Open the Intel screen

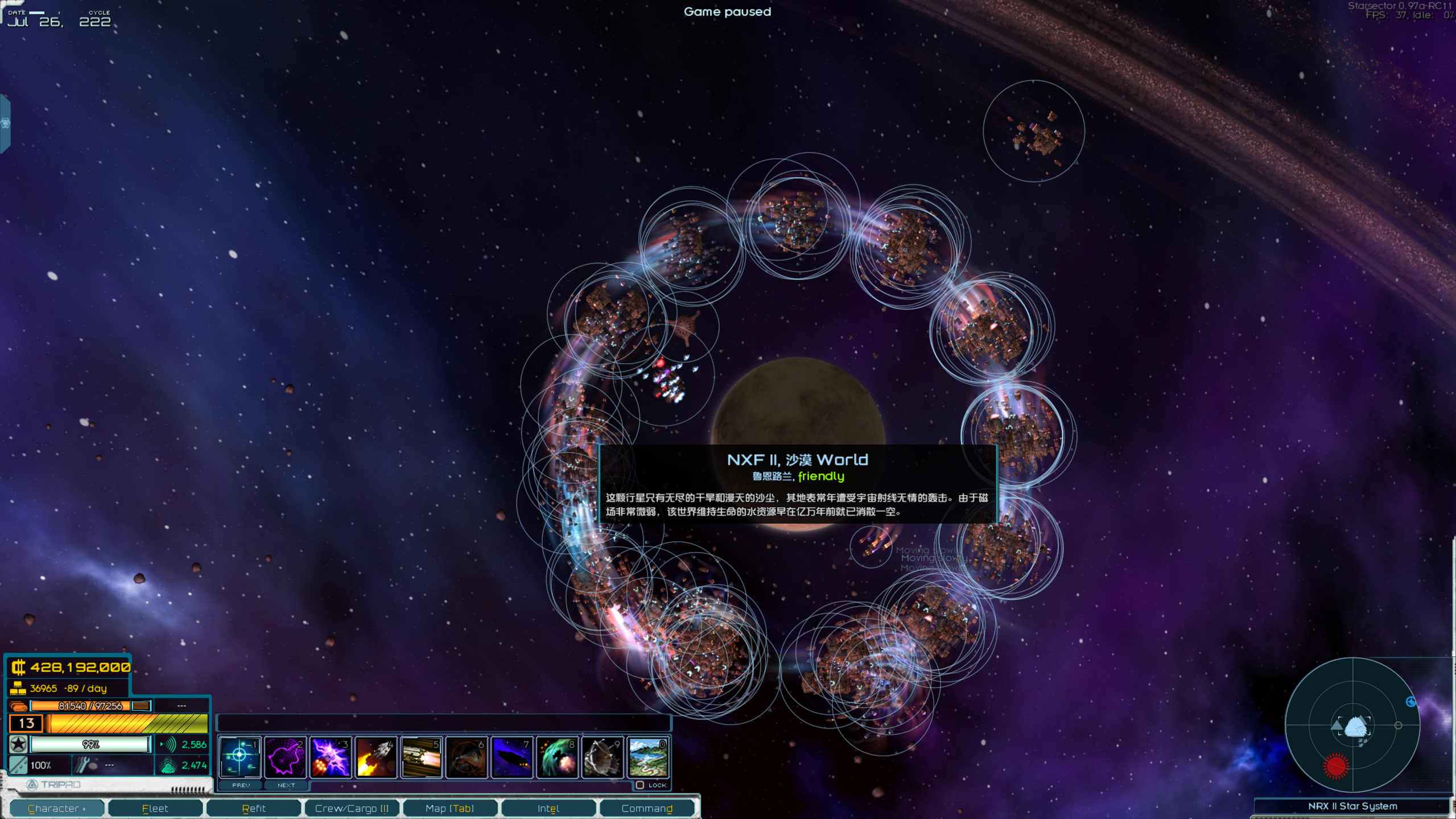(x=548, y=808)
